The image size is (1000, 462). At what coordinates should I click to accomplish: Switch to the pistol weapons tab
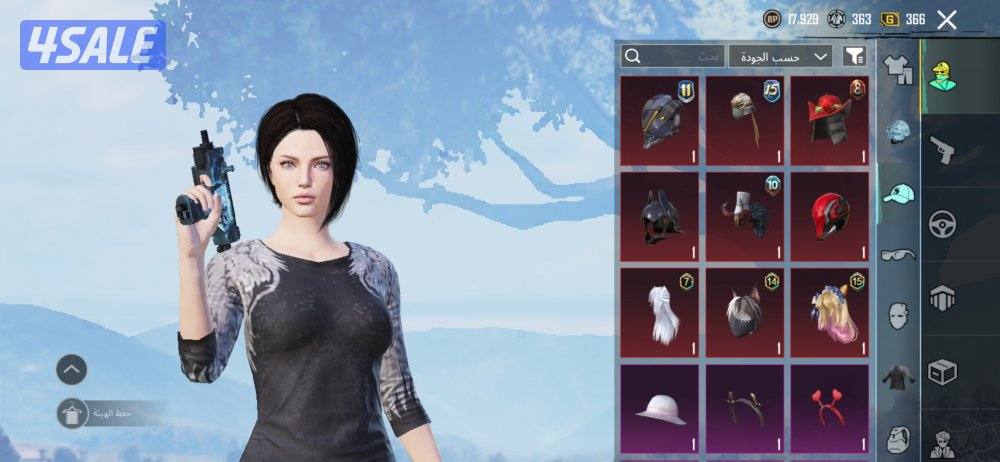point(942,150)
